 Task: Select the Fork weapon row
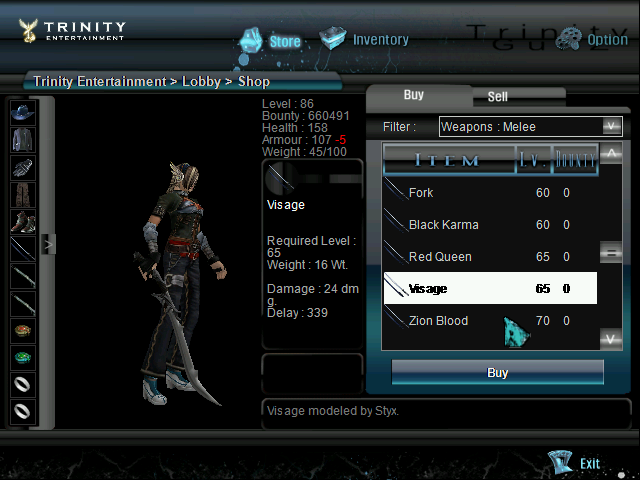pos(490,193)
